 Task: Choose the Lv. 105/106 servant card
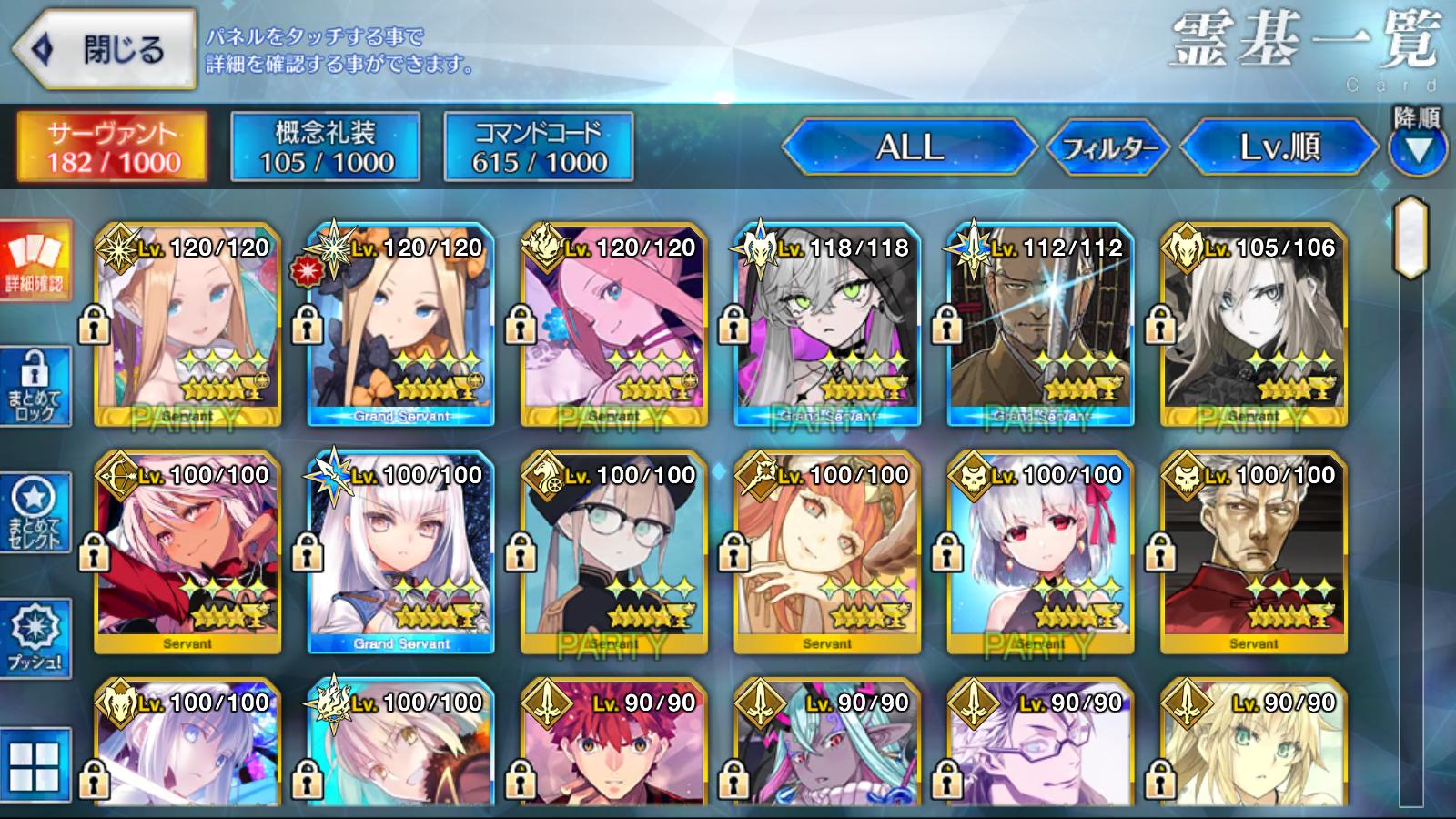pyautogui.click(x=1253, y=325)
